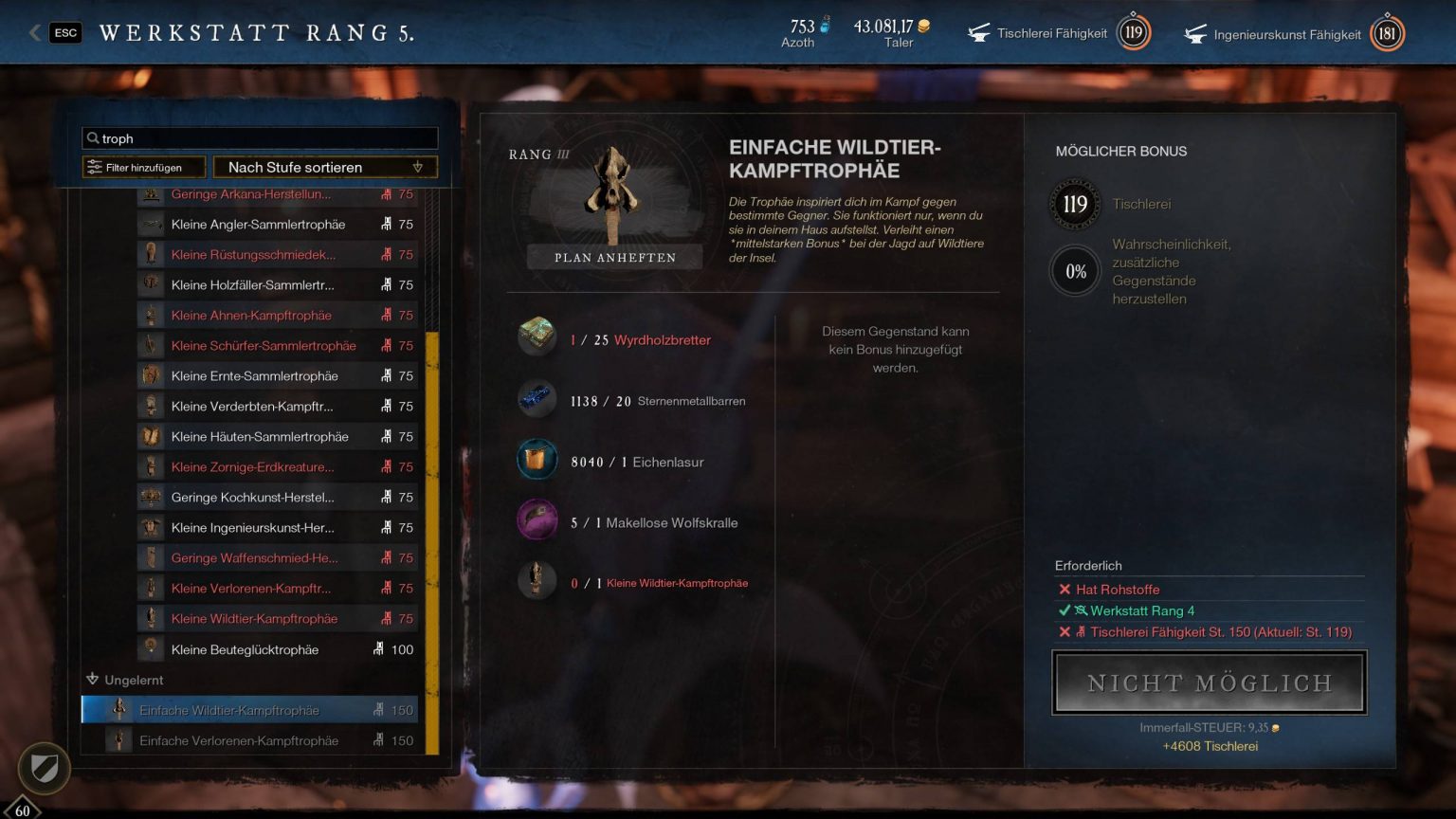The width and height of the screenshot is (1456, 819).
Task: Select the Wyrdholzbretter ingredient icon
Action: tap(537, 337)
